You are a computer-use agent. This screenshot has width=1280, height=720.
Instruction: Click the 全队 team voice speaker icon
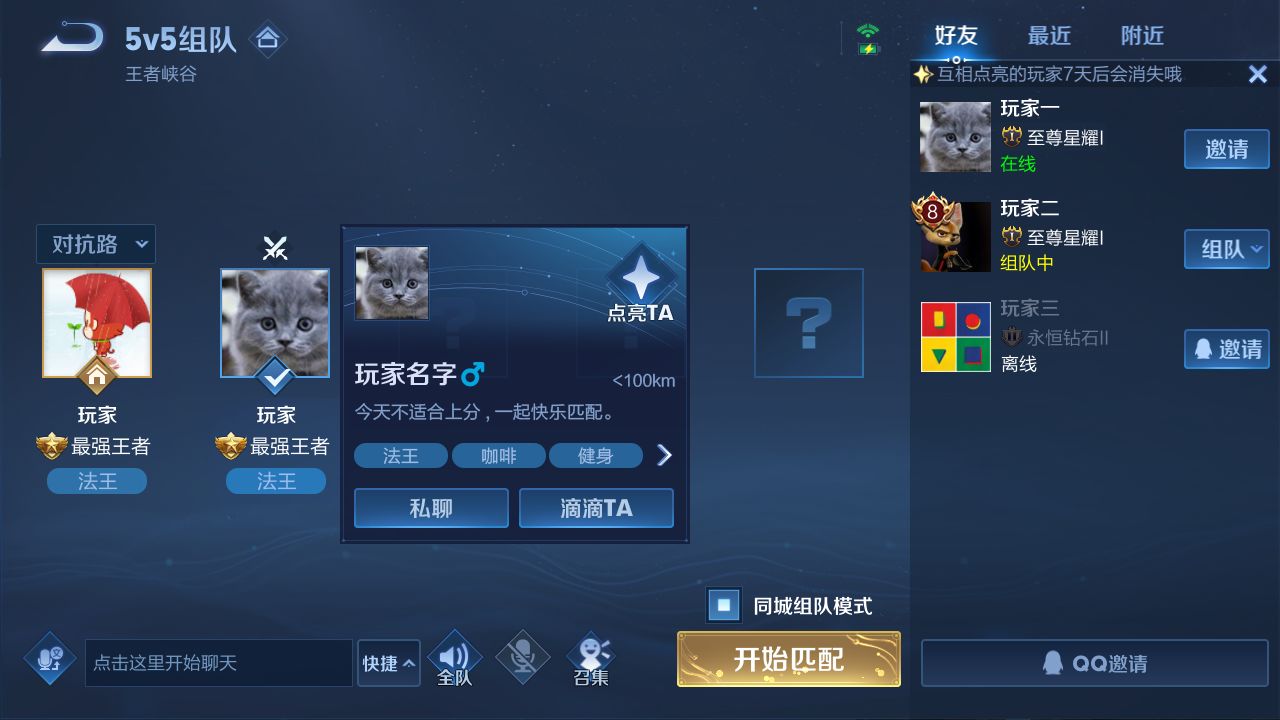click(455, 652)
